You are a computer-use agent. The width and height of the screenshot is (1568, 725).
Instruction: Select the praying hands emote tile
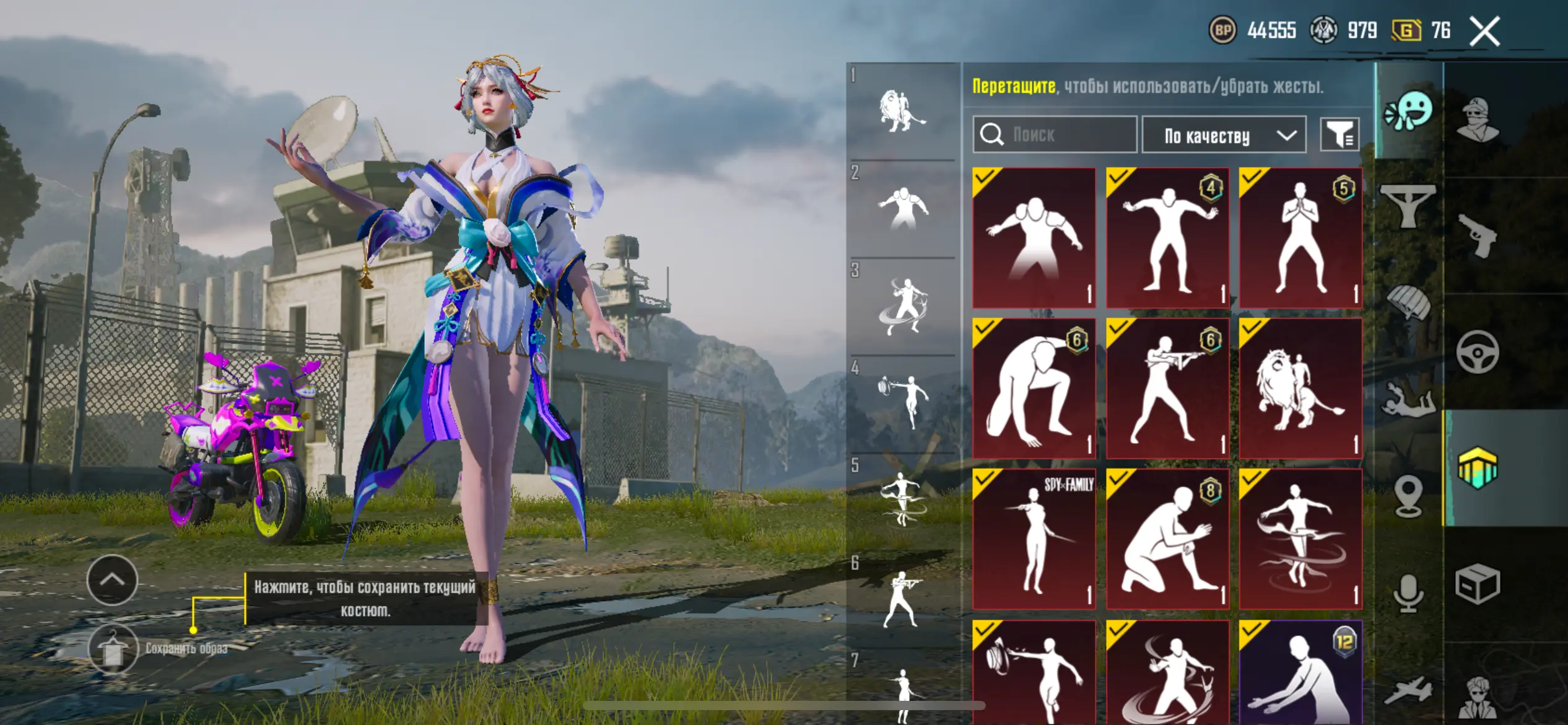click(x=1300, y=238)
